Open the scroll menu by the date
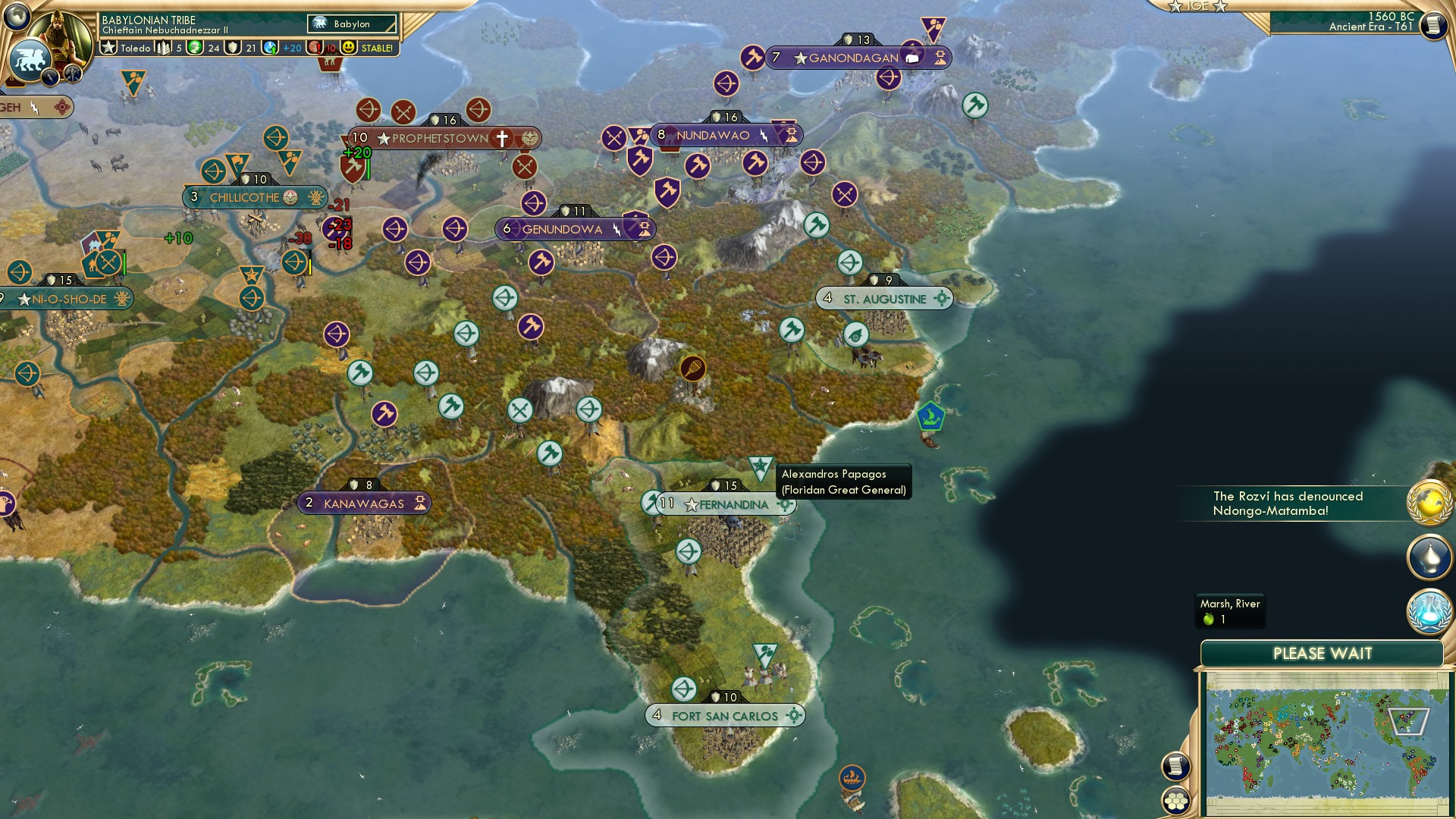 1432,26
